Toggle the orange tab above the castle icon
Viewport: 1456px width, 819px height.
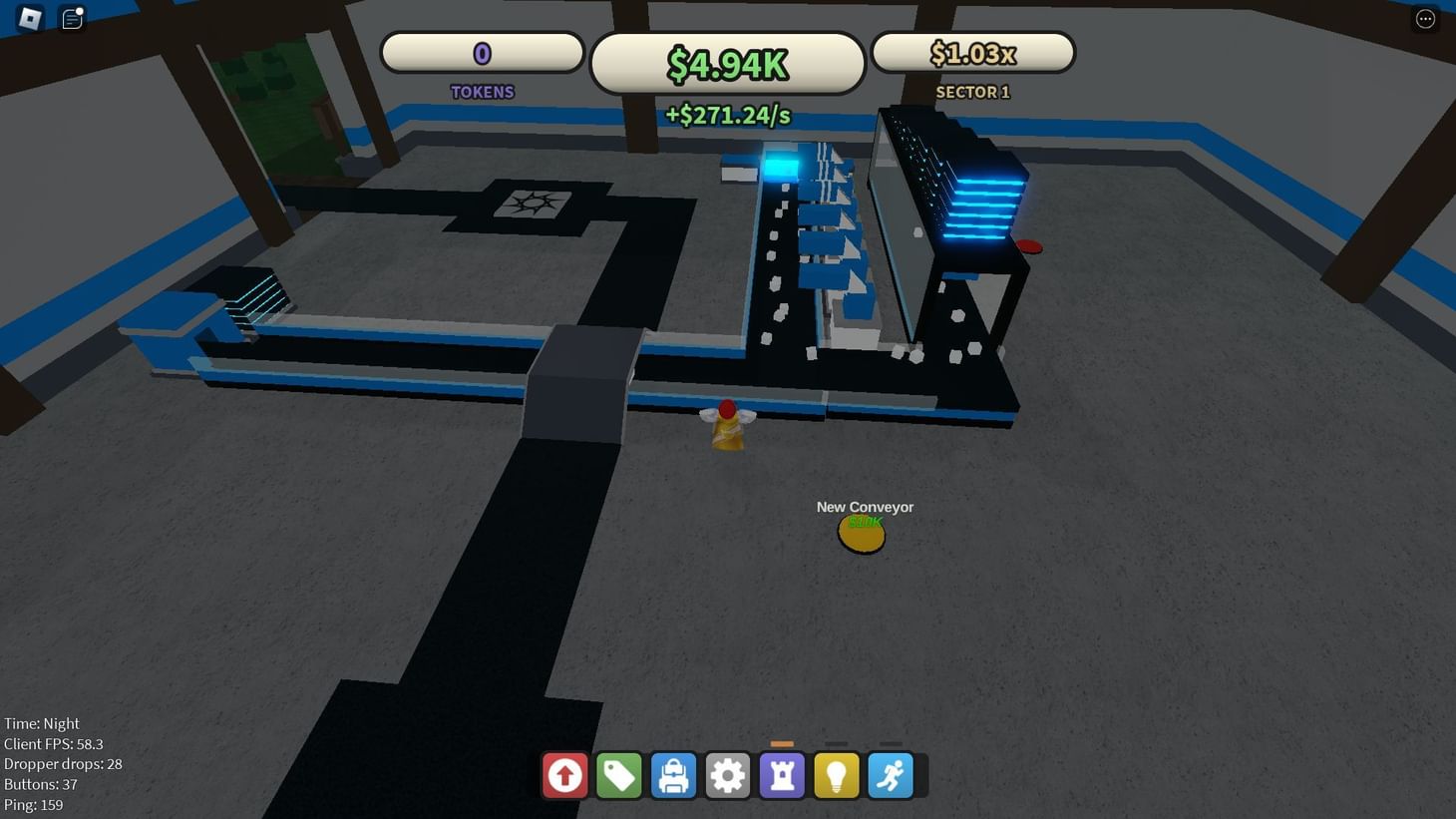tap(782, 743)
